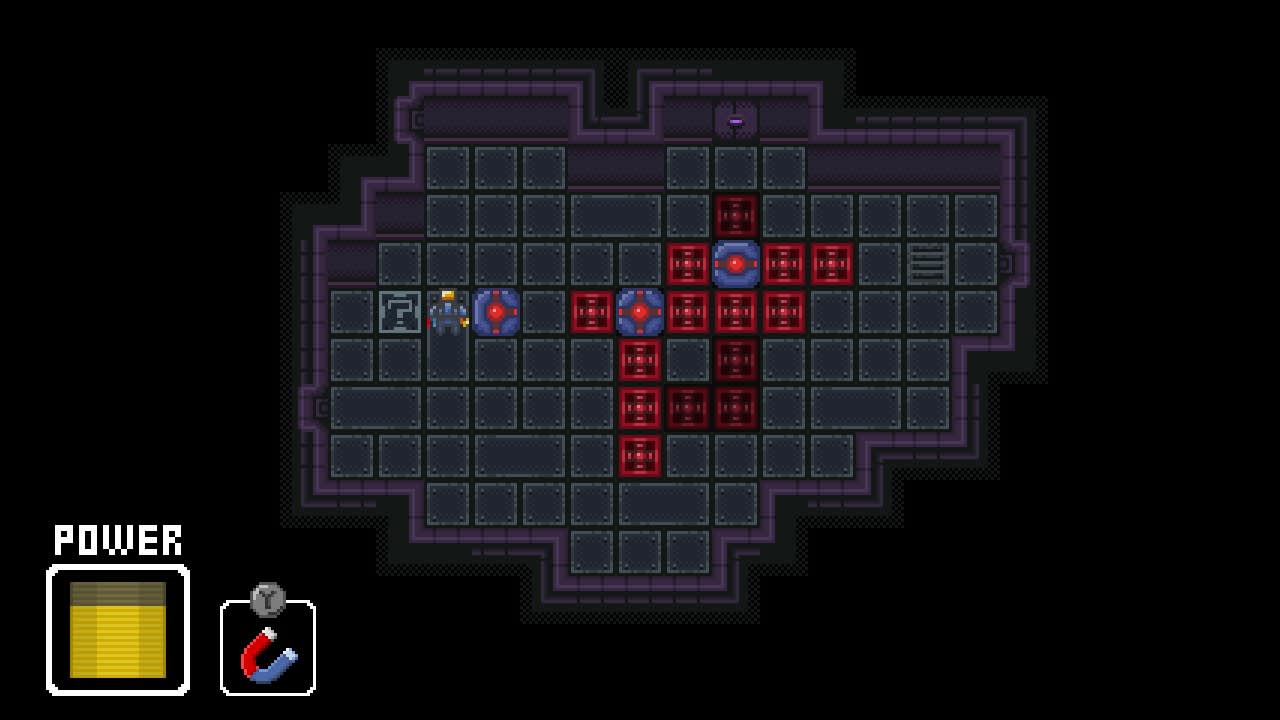Viewport: 1280px width, 720px height.
Task: Toggle the purple lever above the top doorway
Action: coord(737,119)
